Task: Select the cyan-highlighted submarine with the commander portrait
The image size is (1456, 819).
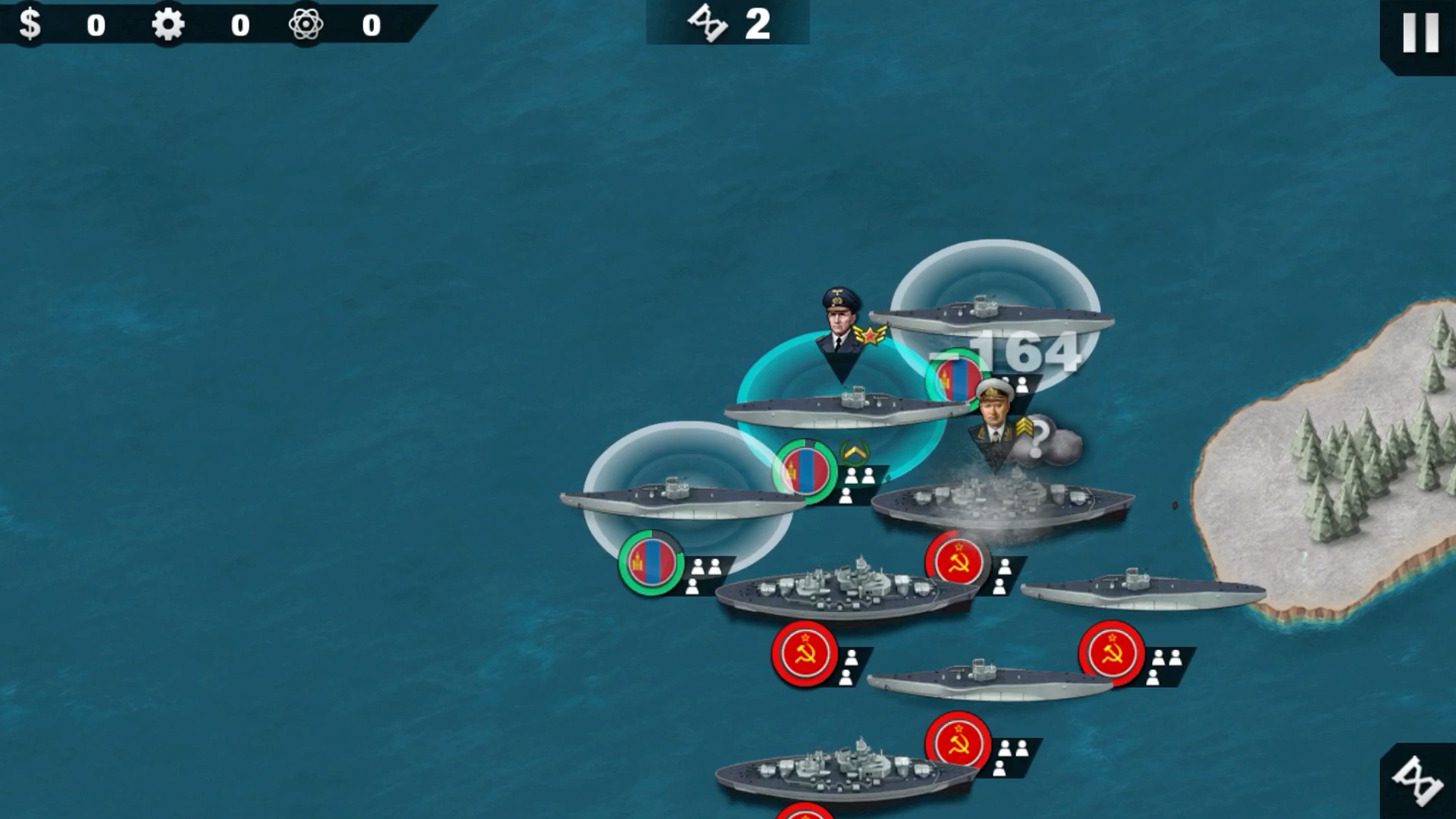Action: (846, 408)
